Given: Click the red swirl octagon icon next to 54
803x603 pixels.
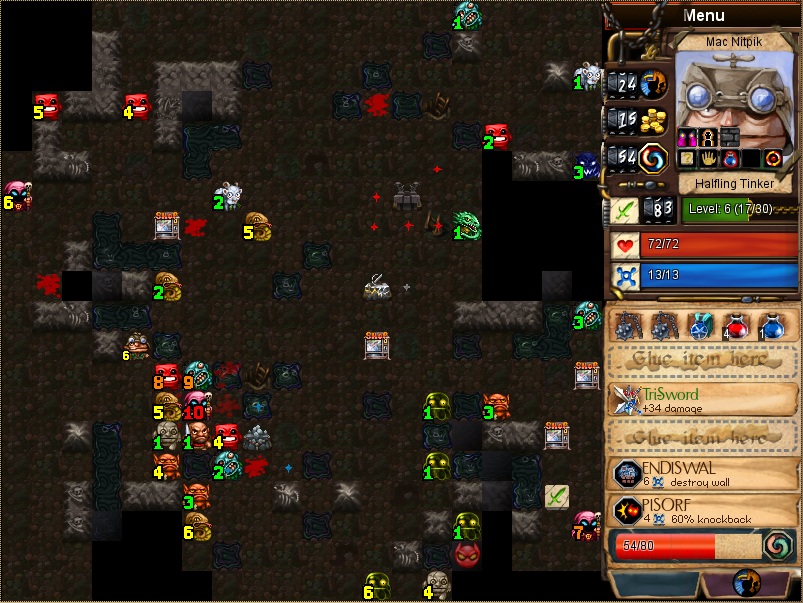Looking at the screenshot, I should coord(655,156).
